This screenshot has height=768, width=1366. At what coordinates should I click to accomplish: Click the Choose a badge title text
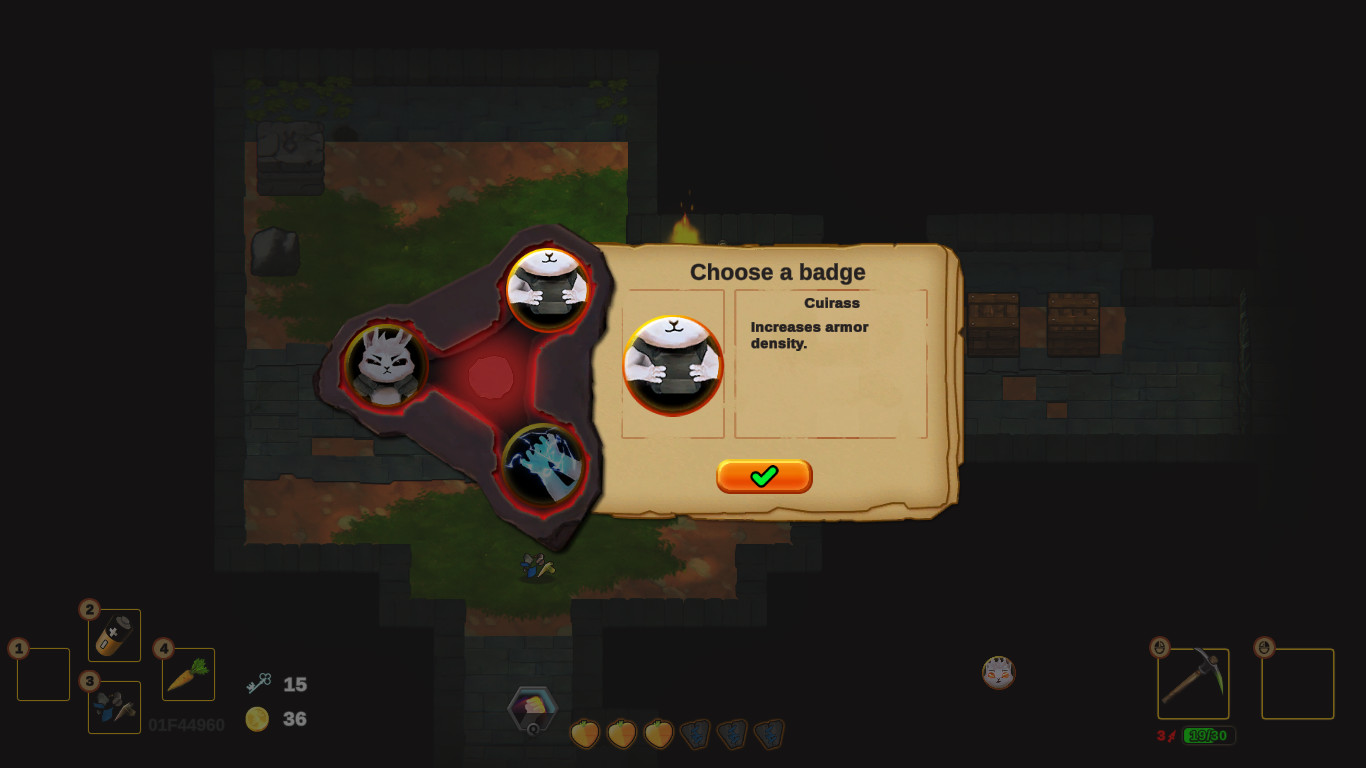point(778,272)
